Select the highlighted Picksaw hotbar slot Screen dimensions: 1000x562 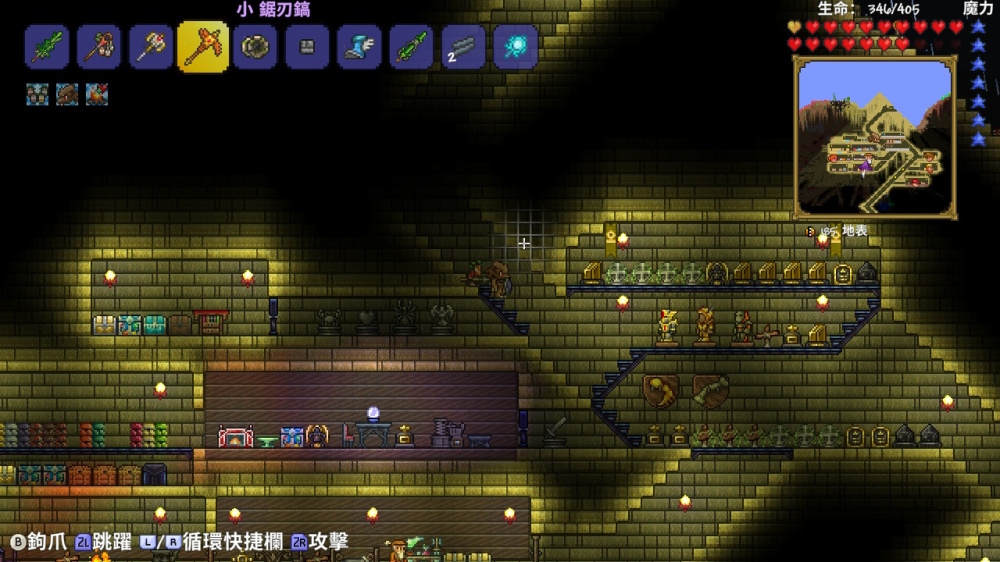203,47
